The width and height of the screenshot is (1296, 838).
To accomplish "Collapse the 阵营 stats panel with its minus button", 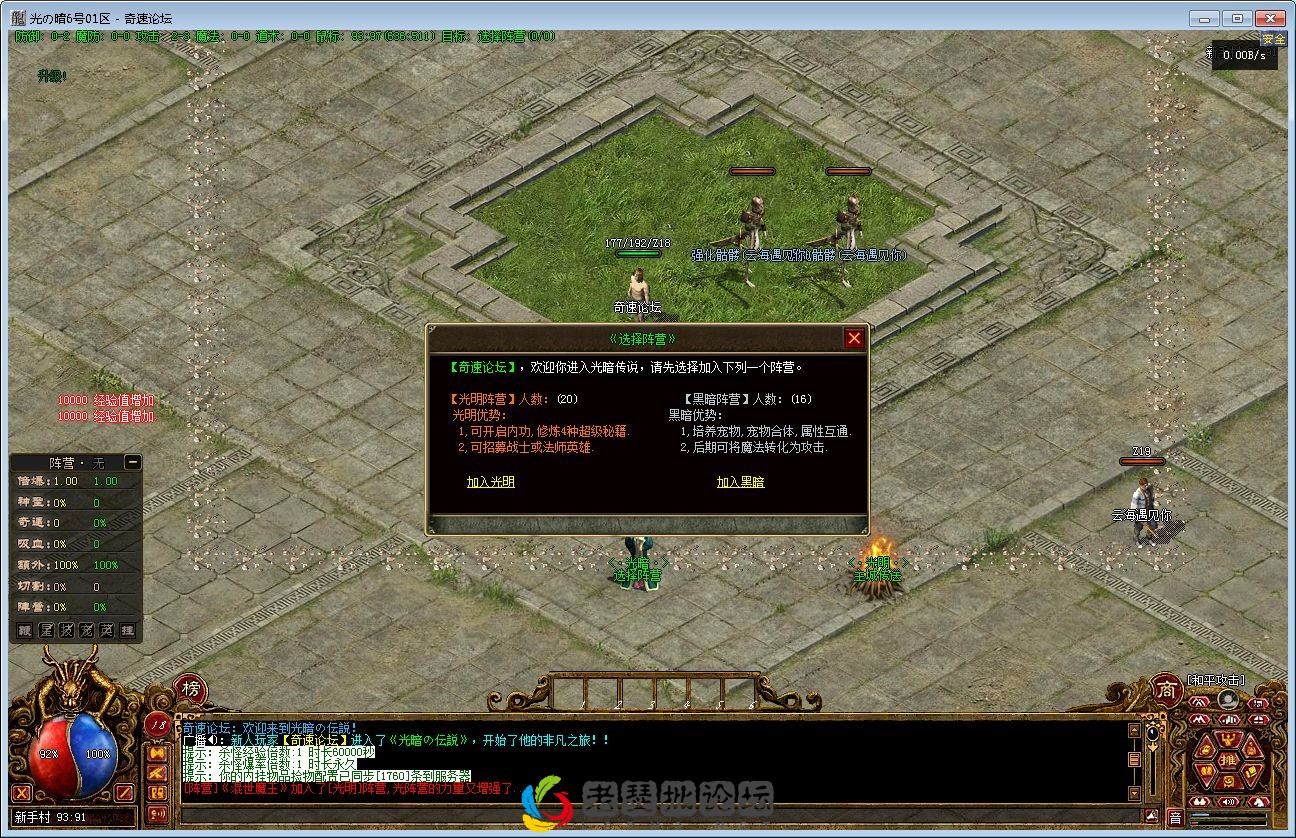I will [133, 462].
